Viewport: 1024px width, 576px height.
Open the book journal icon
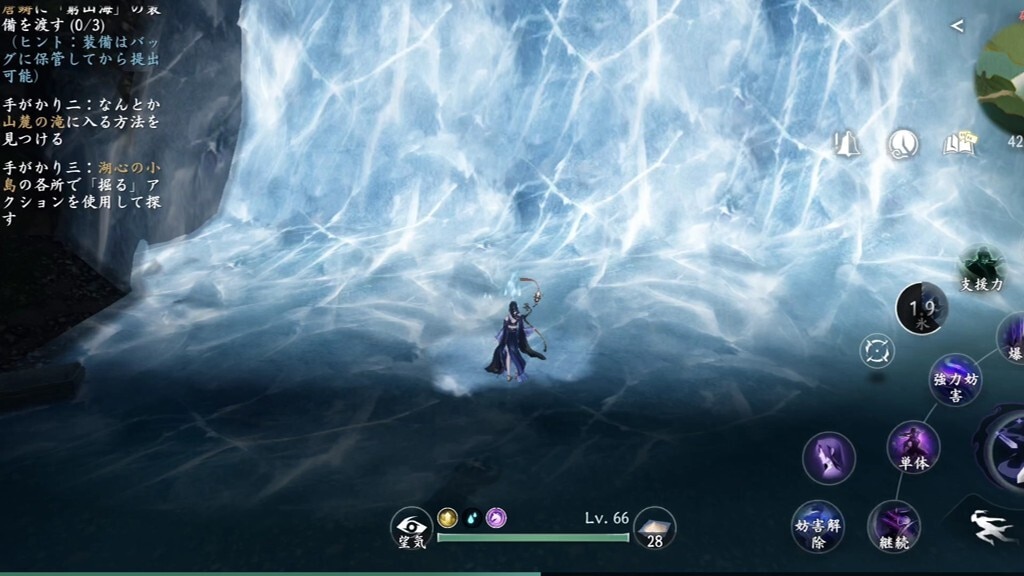tap(958, 145)
